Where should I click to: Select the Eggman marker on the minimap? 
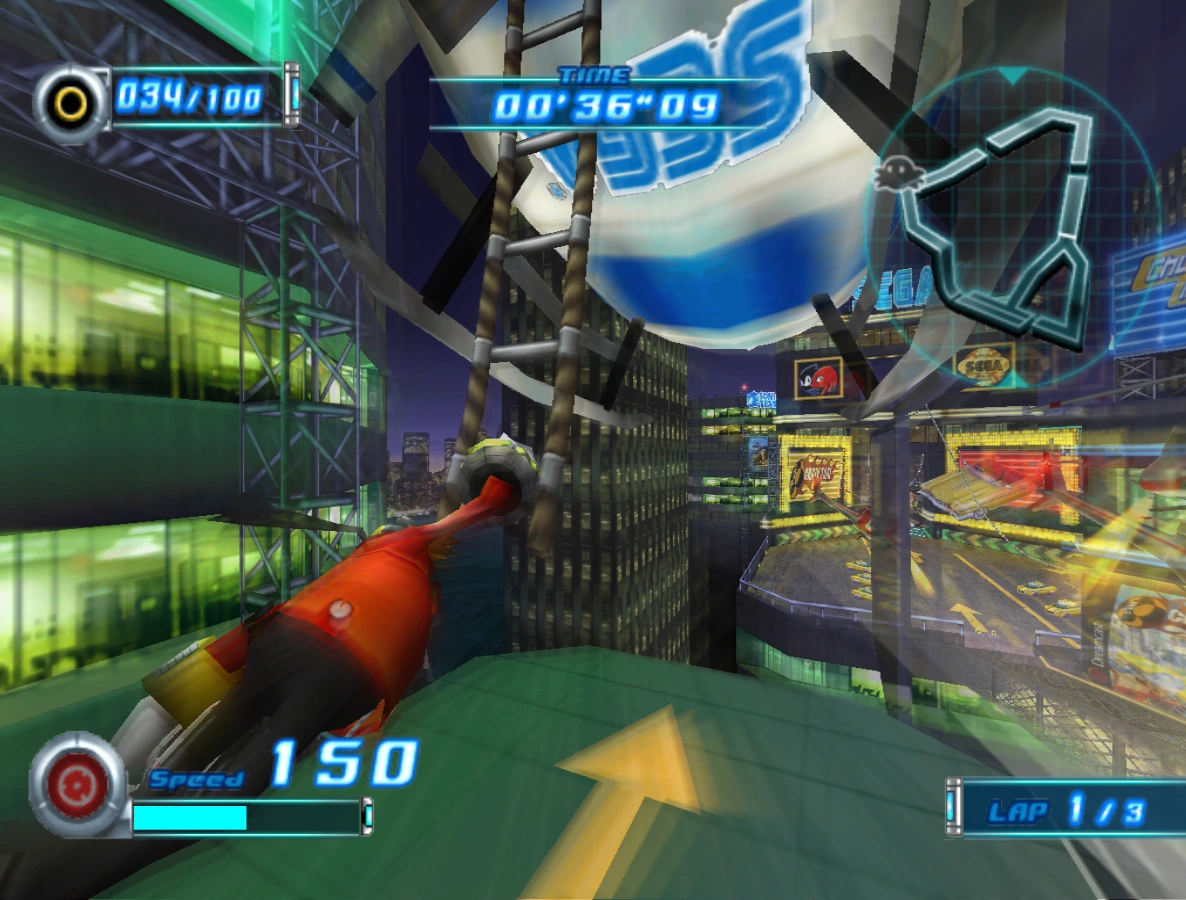[x=892, y=175]
